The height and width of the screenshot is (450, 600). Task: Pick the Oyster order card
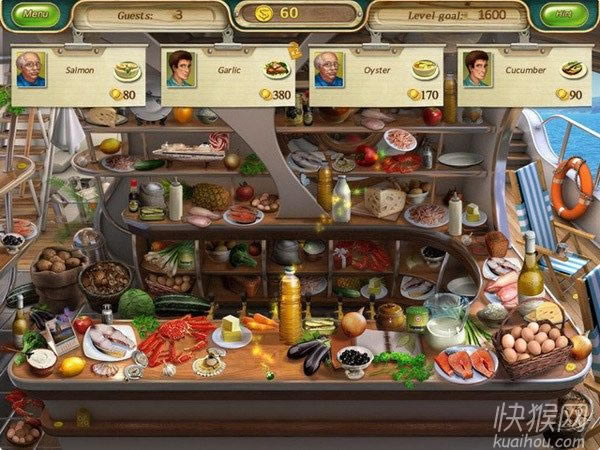(x=376, y=74)
